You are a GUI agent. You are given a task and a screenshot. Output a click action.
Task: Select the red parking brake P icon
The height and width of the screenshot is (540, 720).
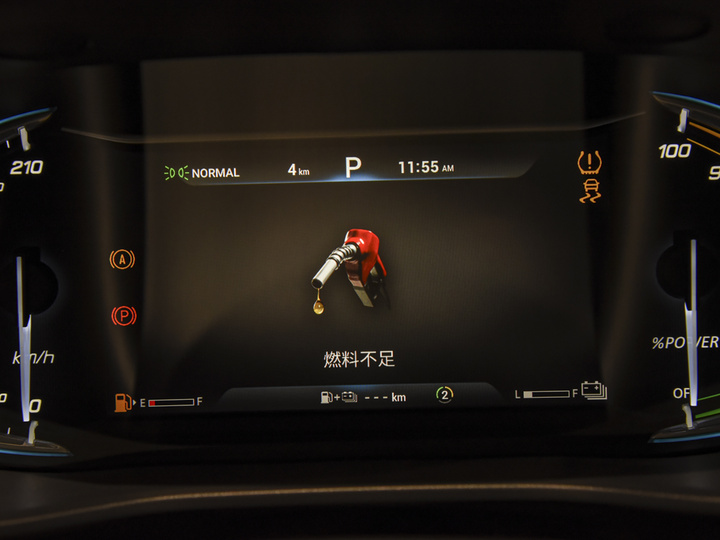pos(123,316)
